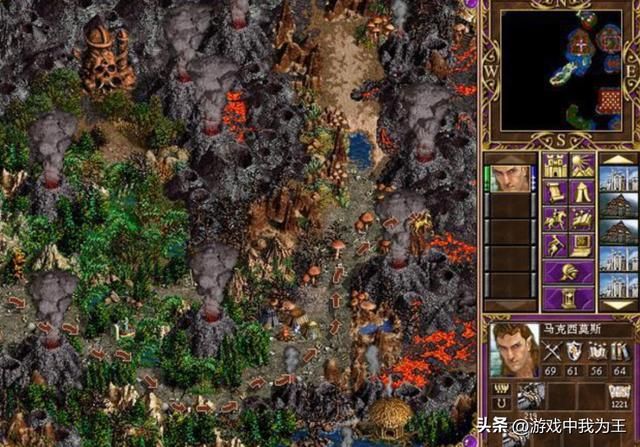Click the move hero horseman button

click(553, 218)
